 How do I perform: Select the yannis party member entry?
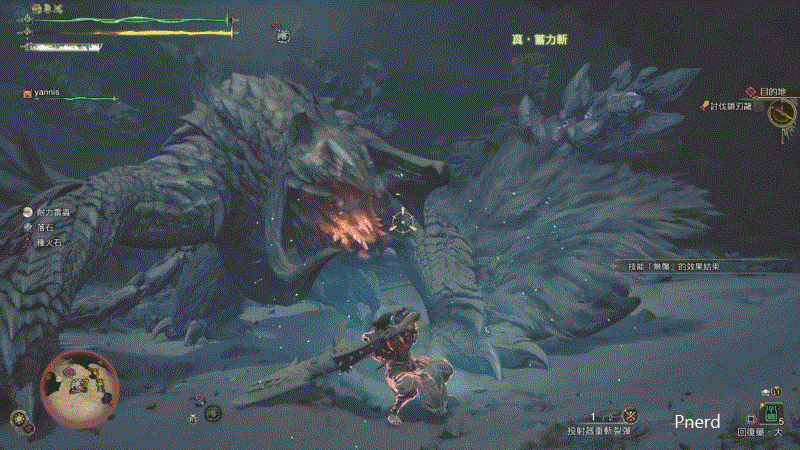coord(47,93)
